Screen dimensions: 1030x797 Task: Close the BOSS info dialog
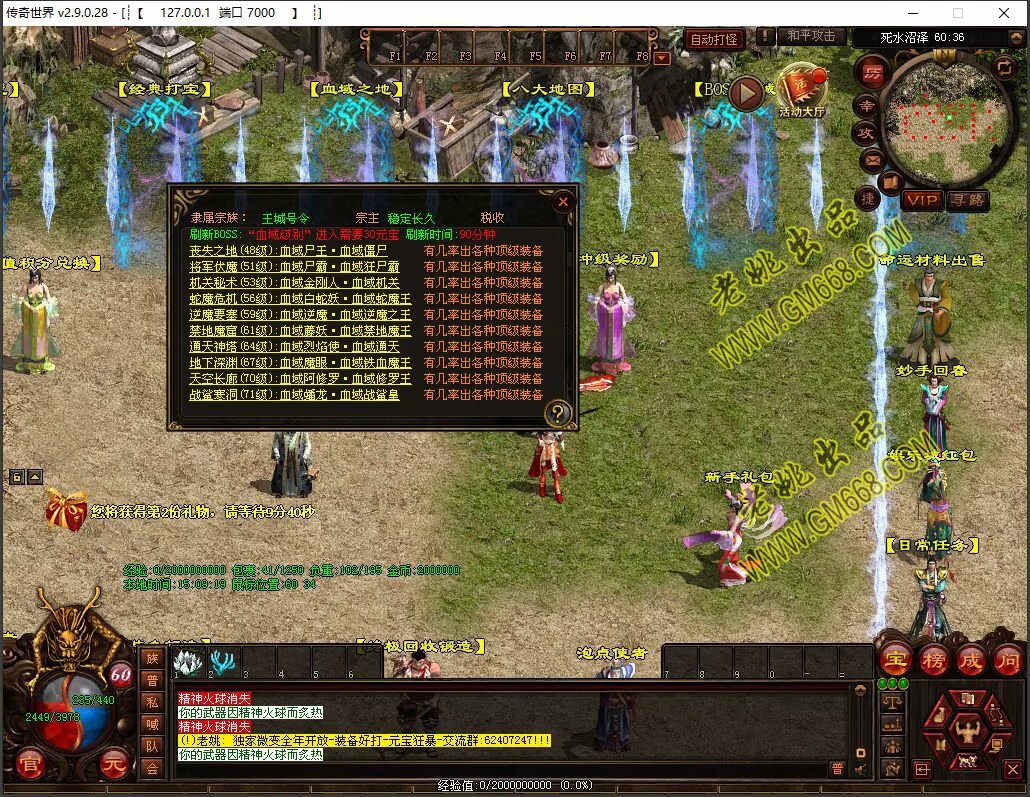tap(563, 201)
